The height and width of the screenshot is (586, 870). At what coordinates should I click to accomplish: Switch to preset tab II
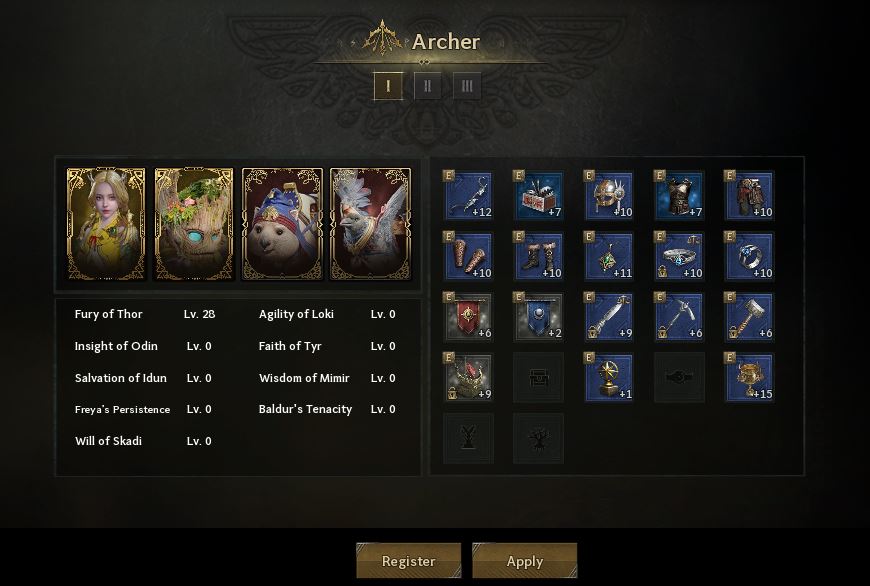point(427,86)
